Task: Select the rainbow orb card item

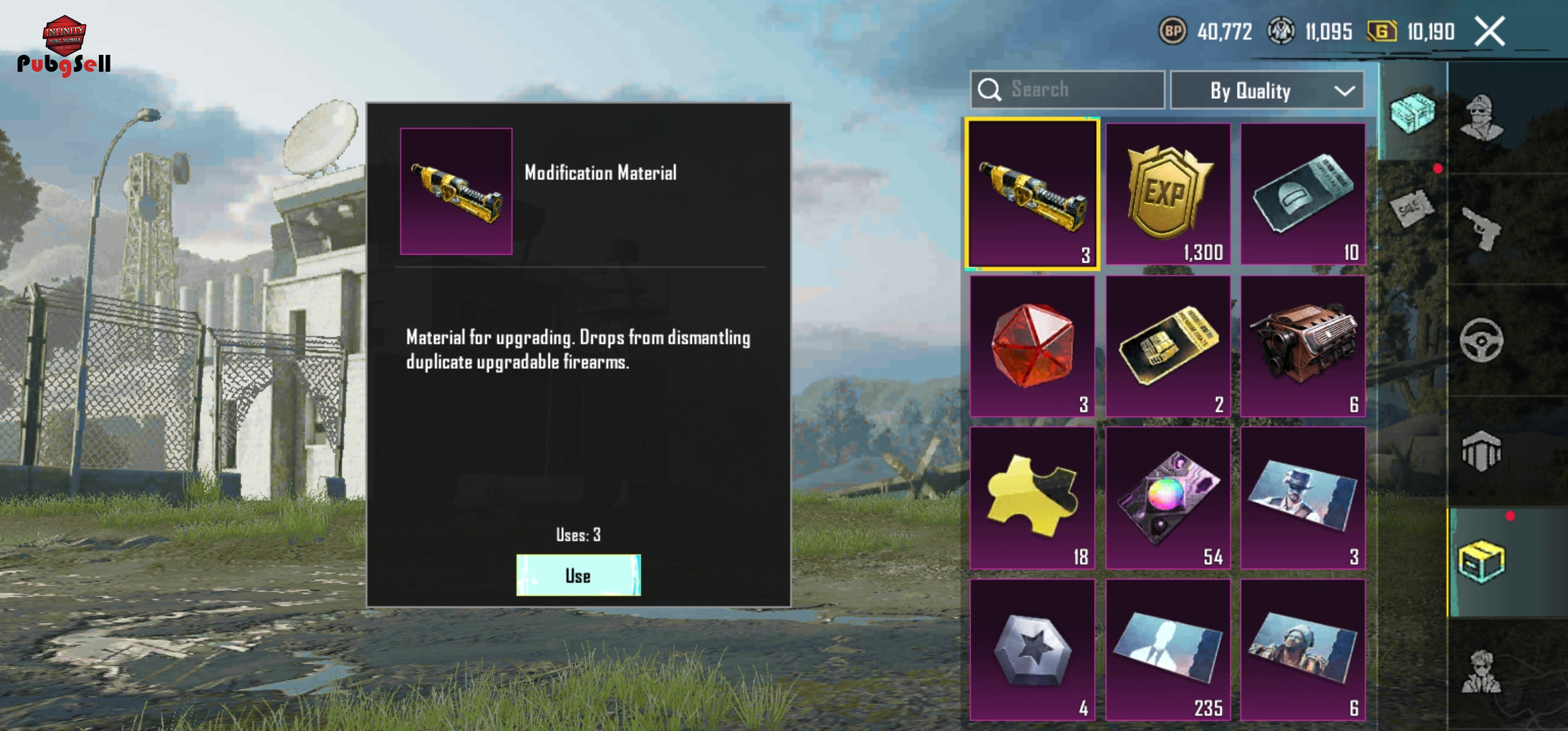Action: [1168, 498]
